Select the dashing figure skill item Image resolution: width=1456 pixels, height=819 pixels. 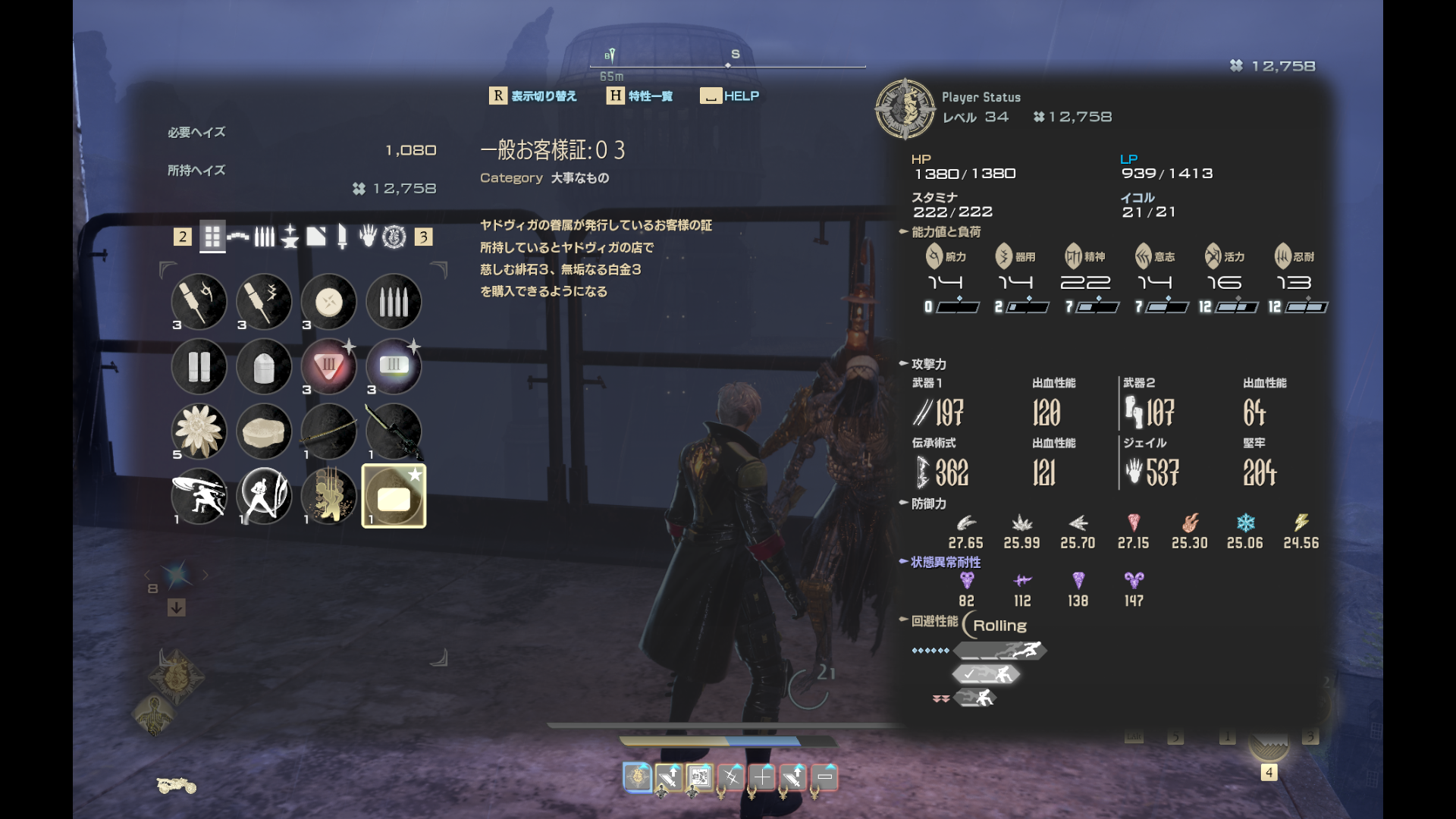pyautogui.click(x=199, y=496)
